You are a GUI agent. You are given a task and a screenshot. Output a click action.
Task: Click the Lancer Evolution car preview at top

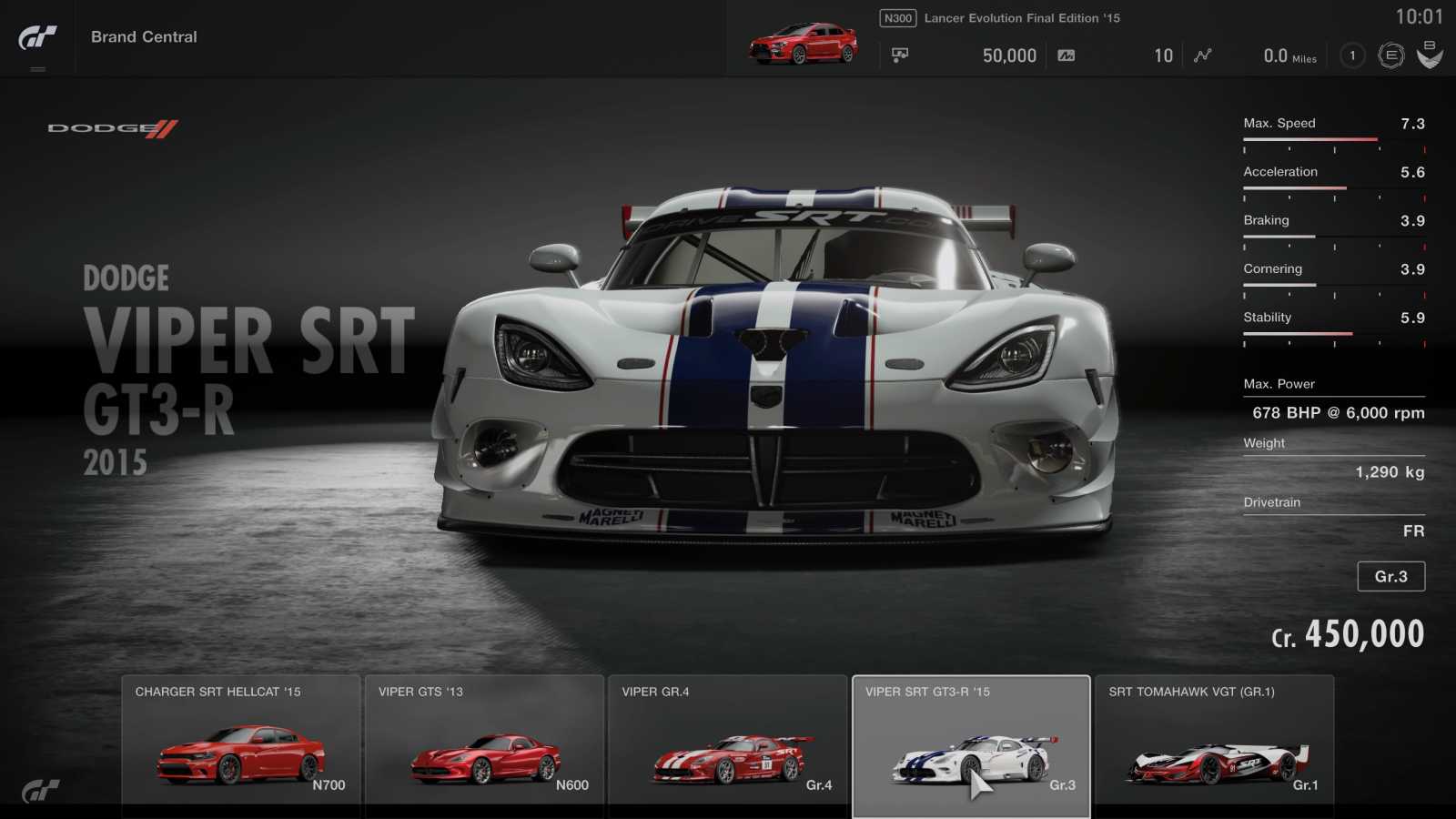(x=801, y=43)
